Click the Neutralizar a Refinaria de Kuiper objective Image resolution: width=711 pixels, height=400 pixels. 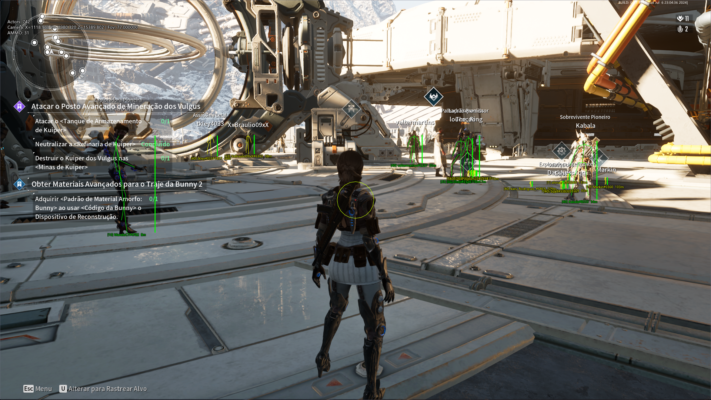[88, 144]
